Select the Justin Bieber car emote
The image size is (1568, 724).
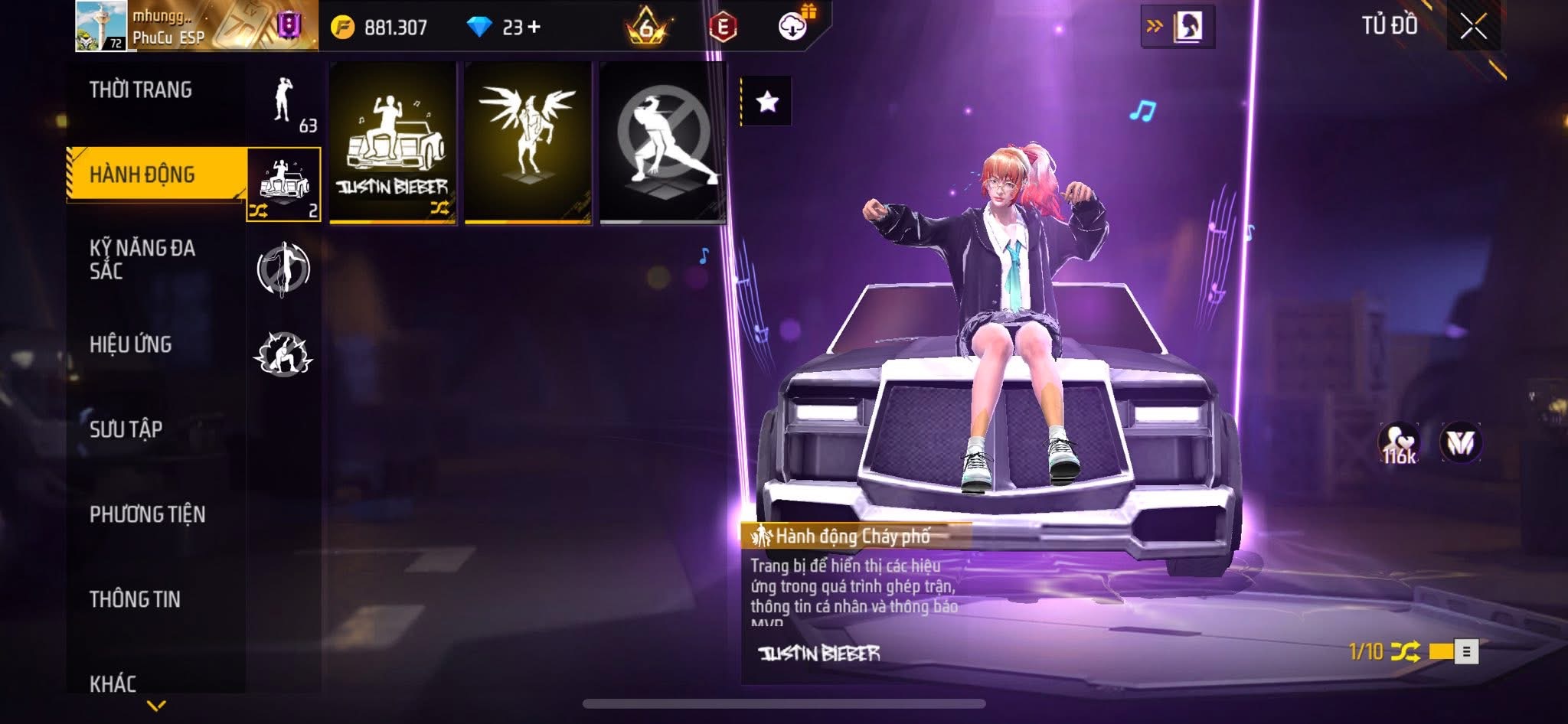pyautogui.click(x=393, y=143)
